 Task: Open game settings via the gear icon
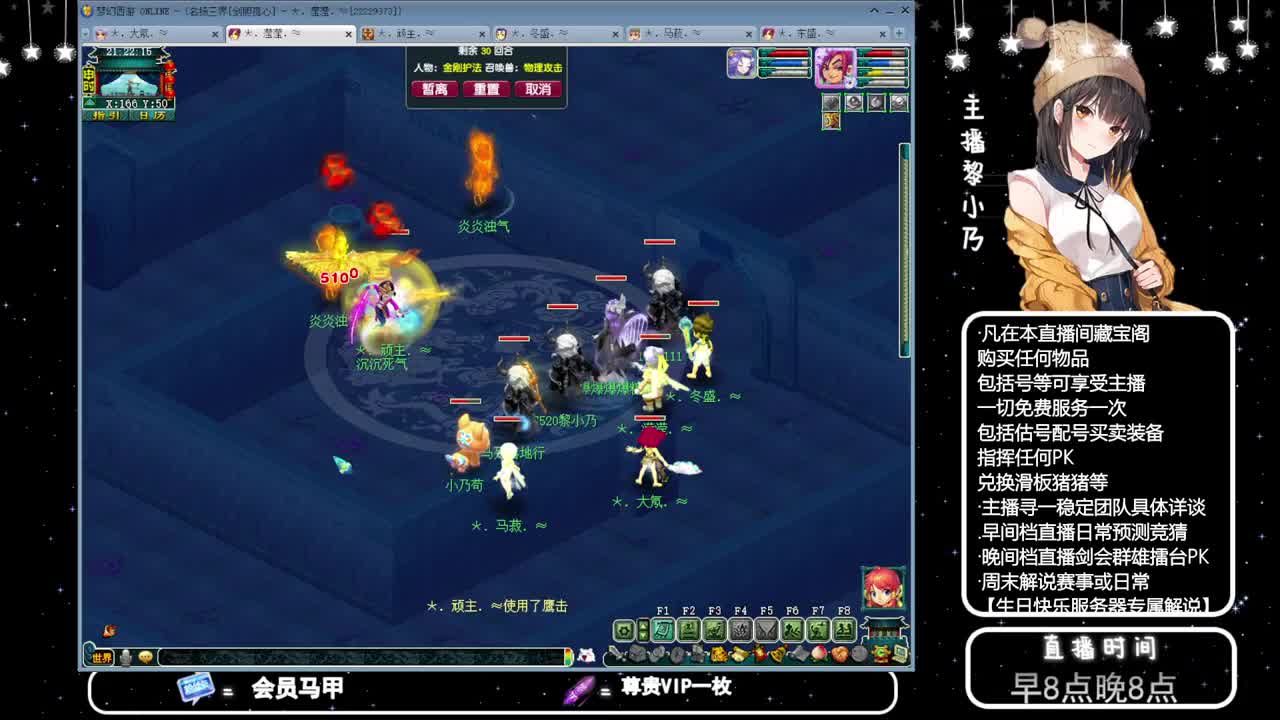[623, 630]
